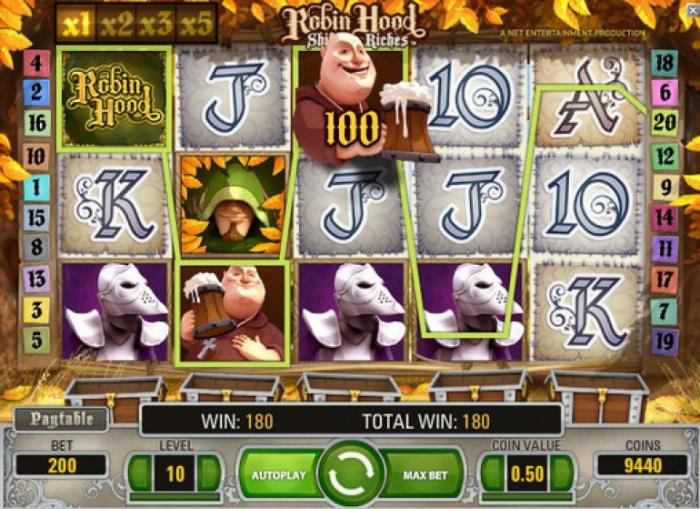Screen dimensions: 700x509
Task: Raise the coin value
Action: click(x=561, y=473)
